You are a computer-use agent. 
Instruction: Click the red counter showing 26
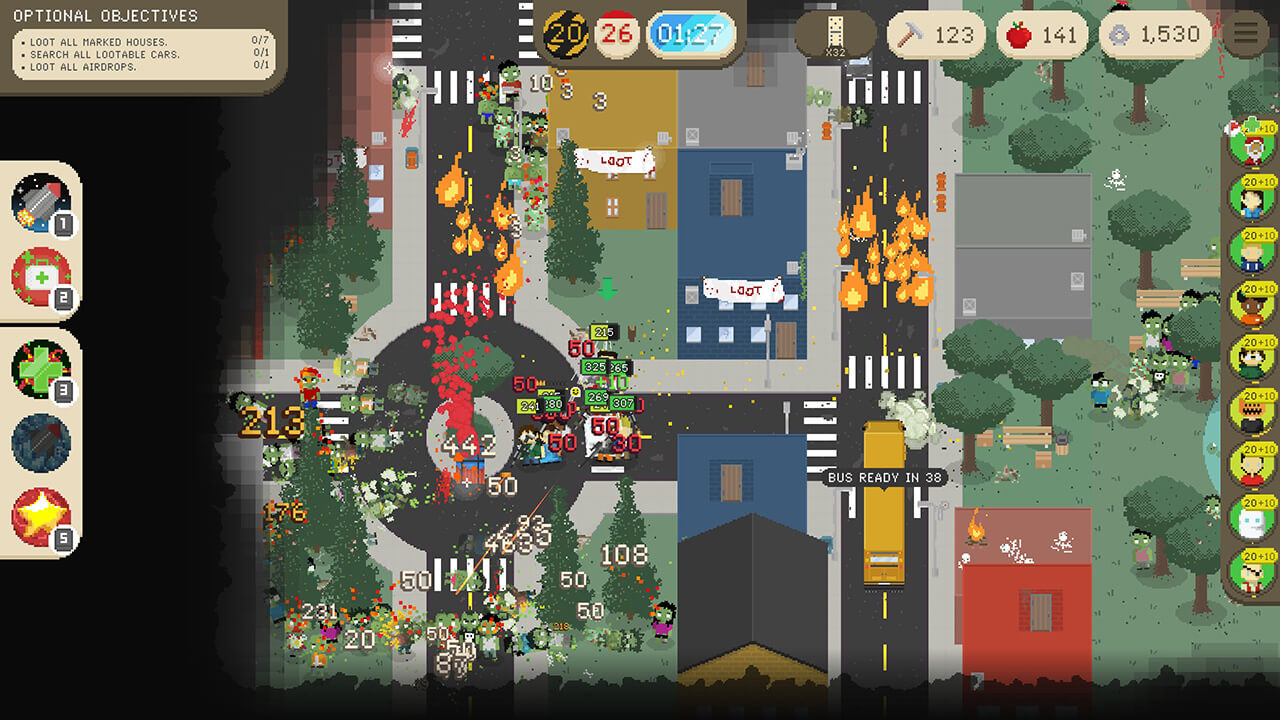coord(617,32)
